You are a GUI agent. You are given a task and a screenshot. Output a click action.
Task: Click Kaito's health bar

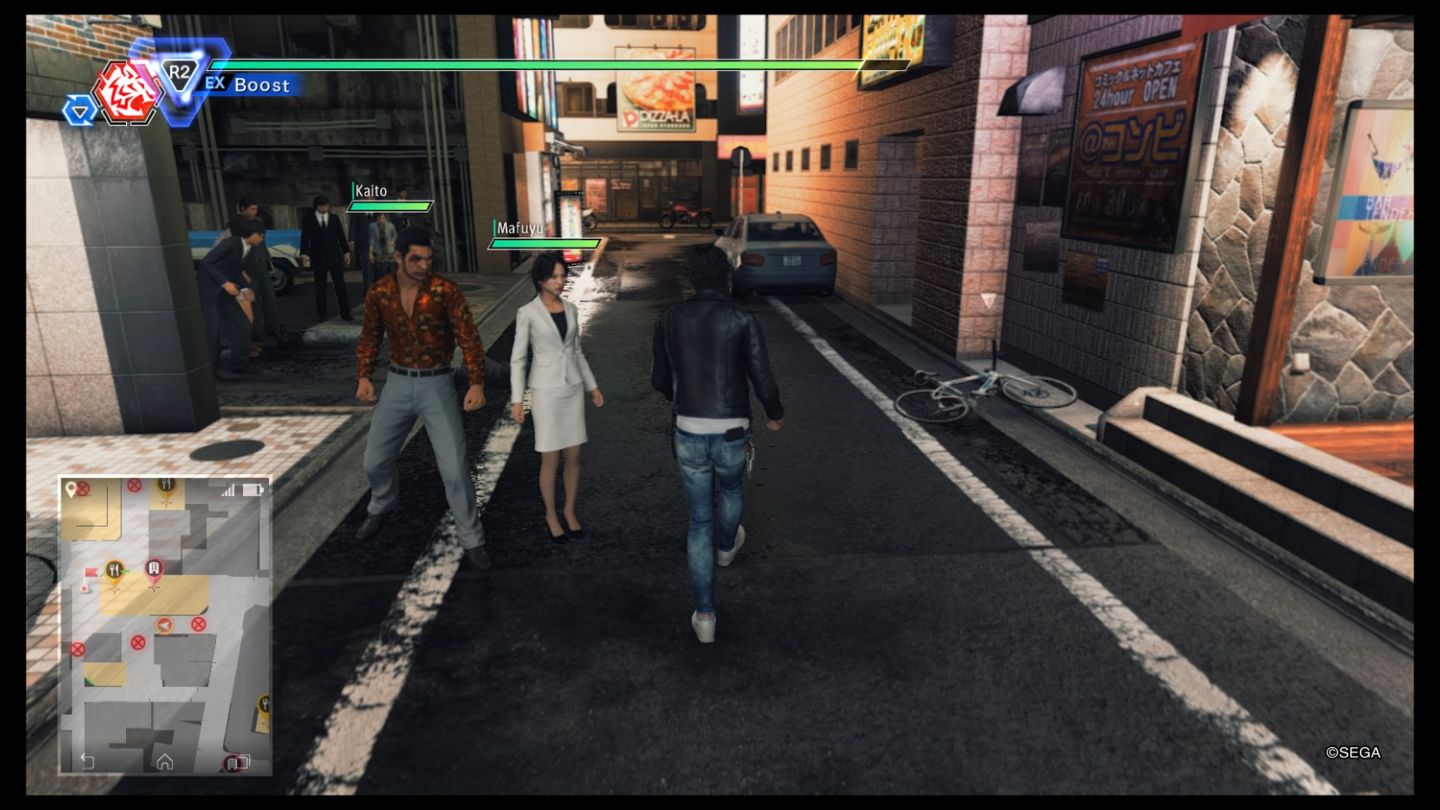[x=390, y=207]
